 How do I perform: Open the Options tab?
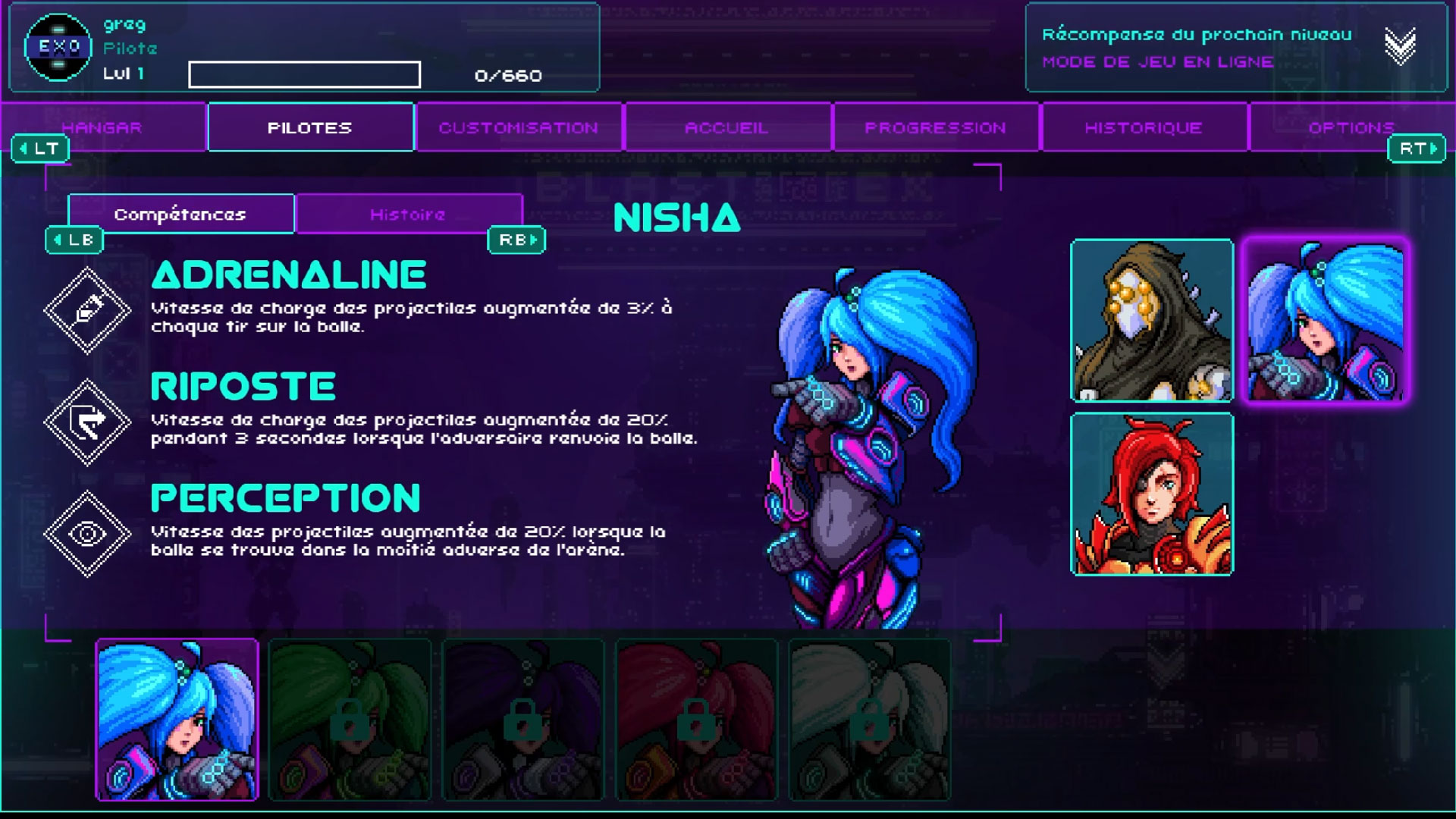click(x=1351, y=127)
